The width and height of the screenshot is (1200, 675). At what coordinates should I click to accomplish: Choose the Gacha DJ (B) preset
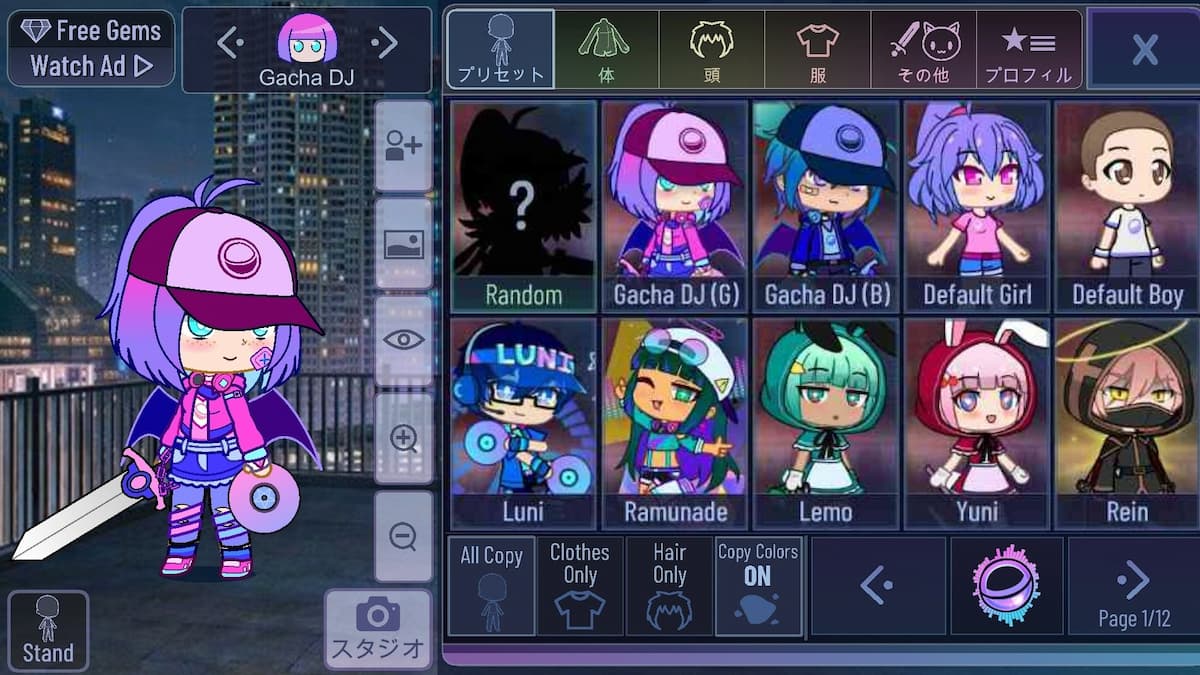[x=826, y=207]
